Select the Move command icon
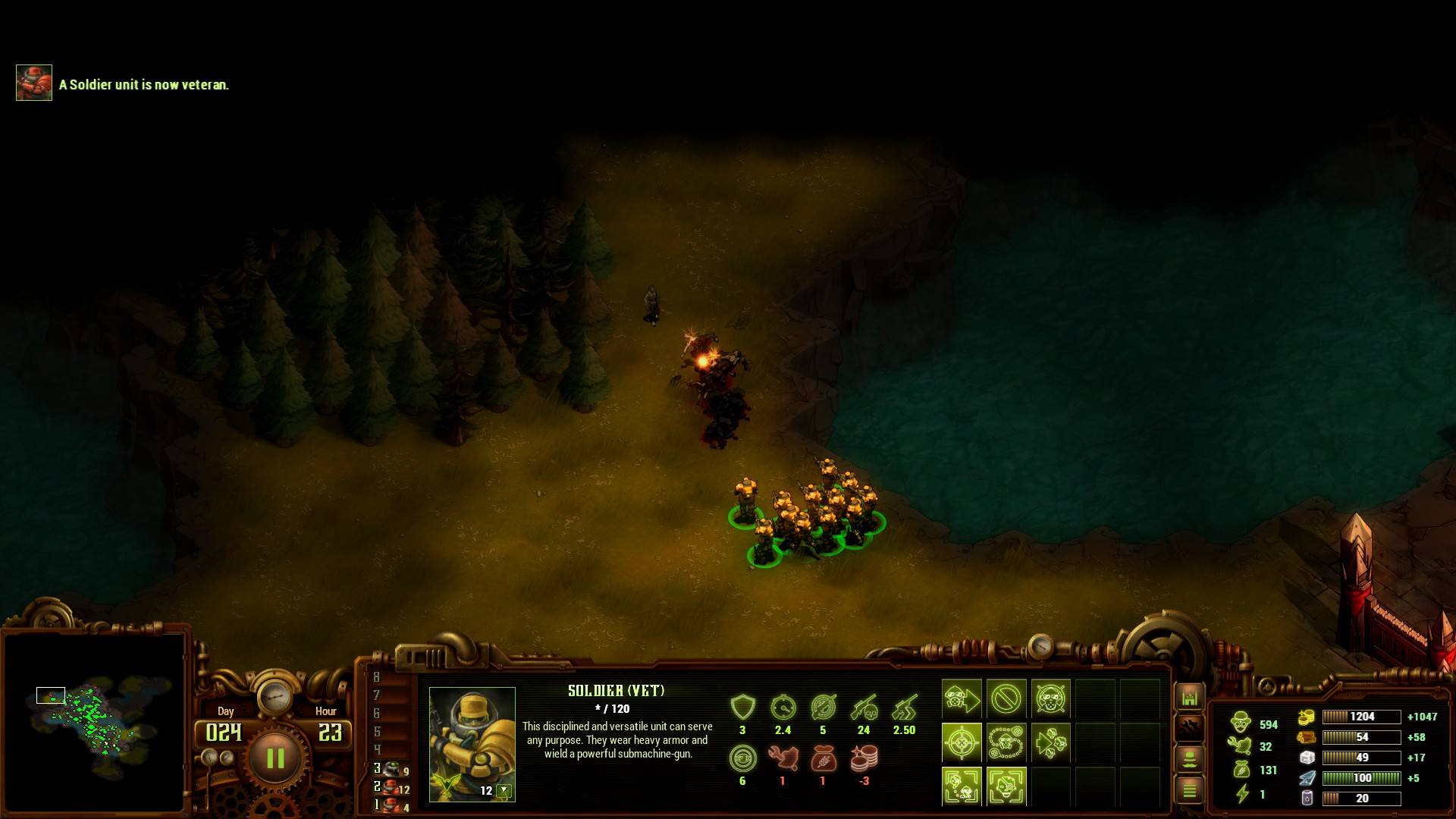 click(962, 698)
